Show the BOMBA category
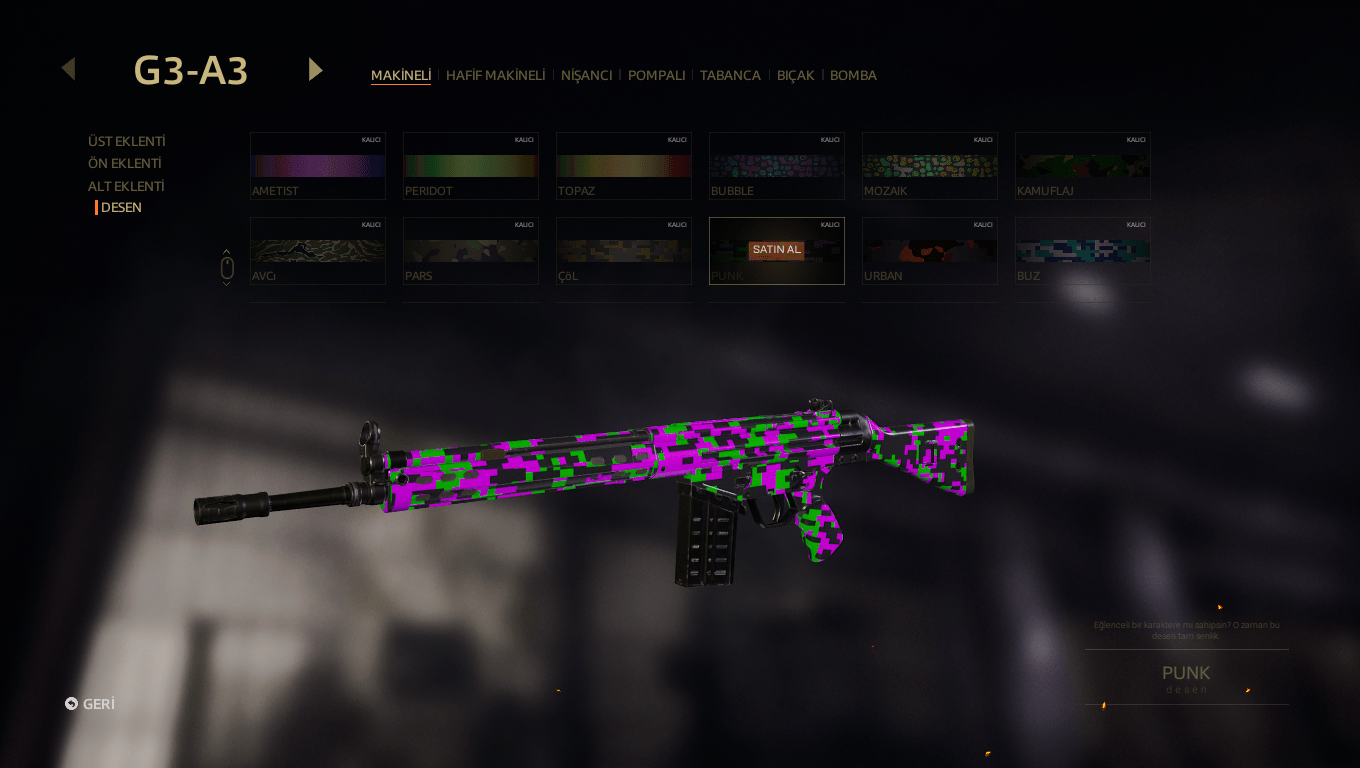Screen dimensions: 1360x768 [x=853, y=76]
